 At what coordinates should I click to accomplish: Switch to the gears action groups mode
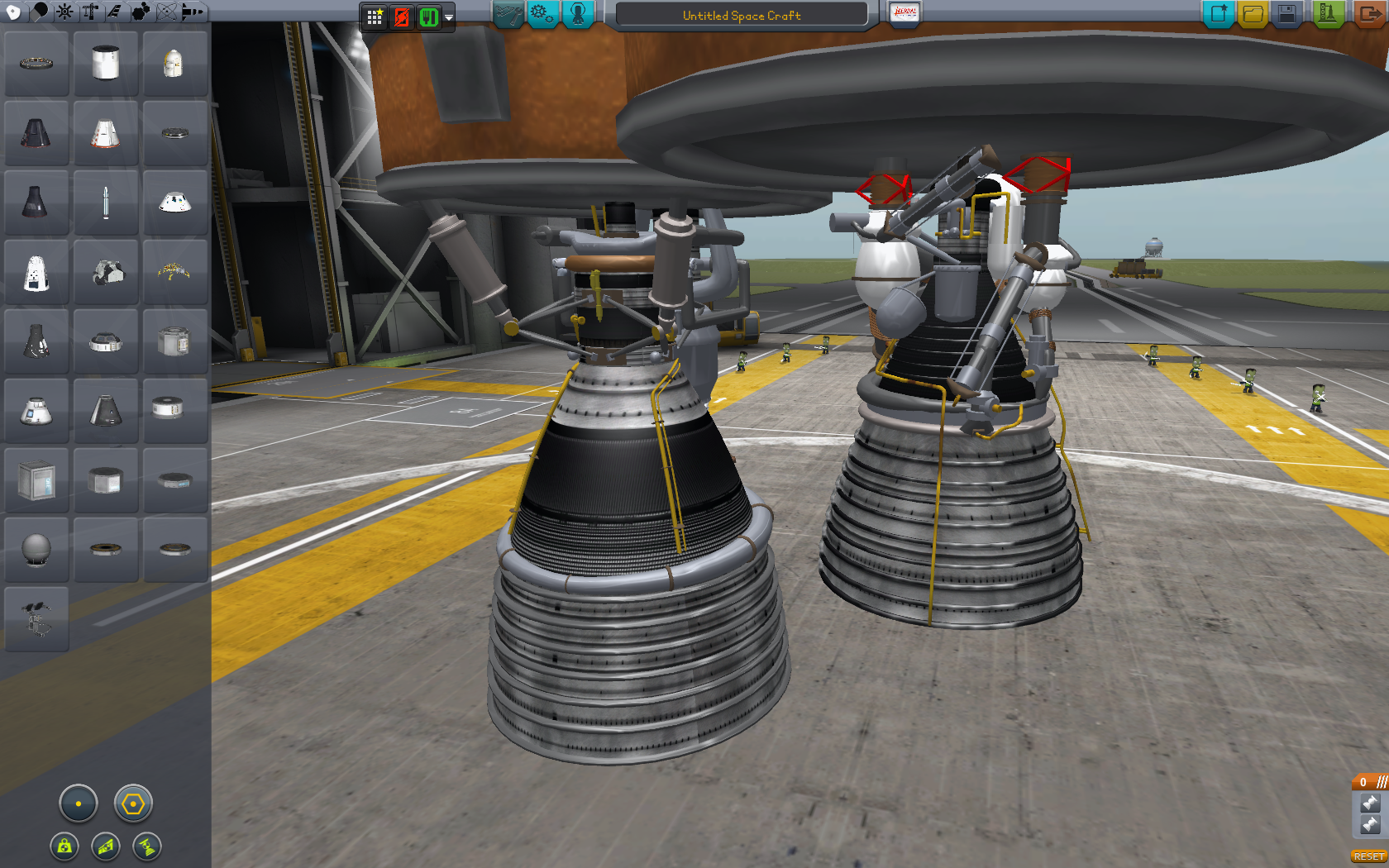tap(542, 14)
